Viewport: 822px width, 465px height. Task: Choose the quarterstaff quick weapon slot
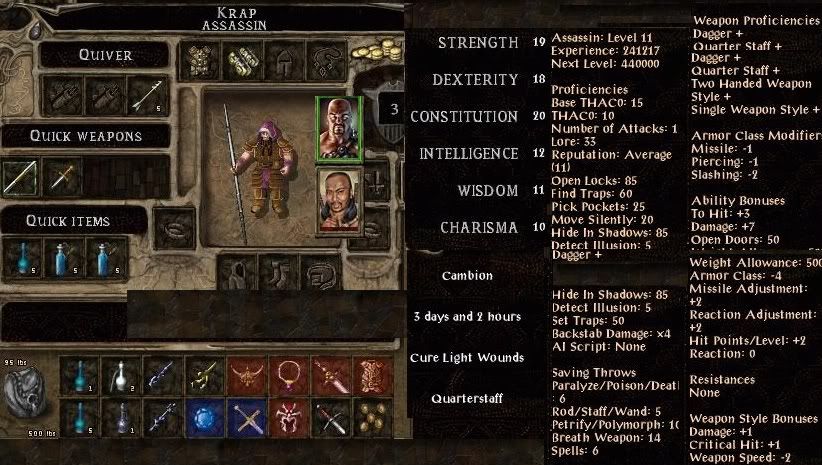pyautogui.click(x=20, y=177)
